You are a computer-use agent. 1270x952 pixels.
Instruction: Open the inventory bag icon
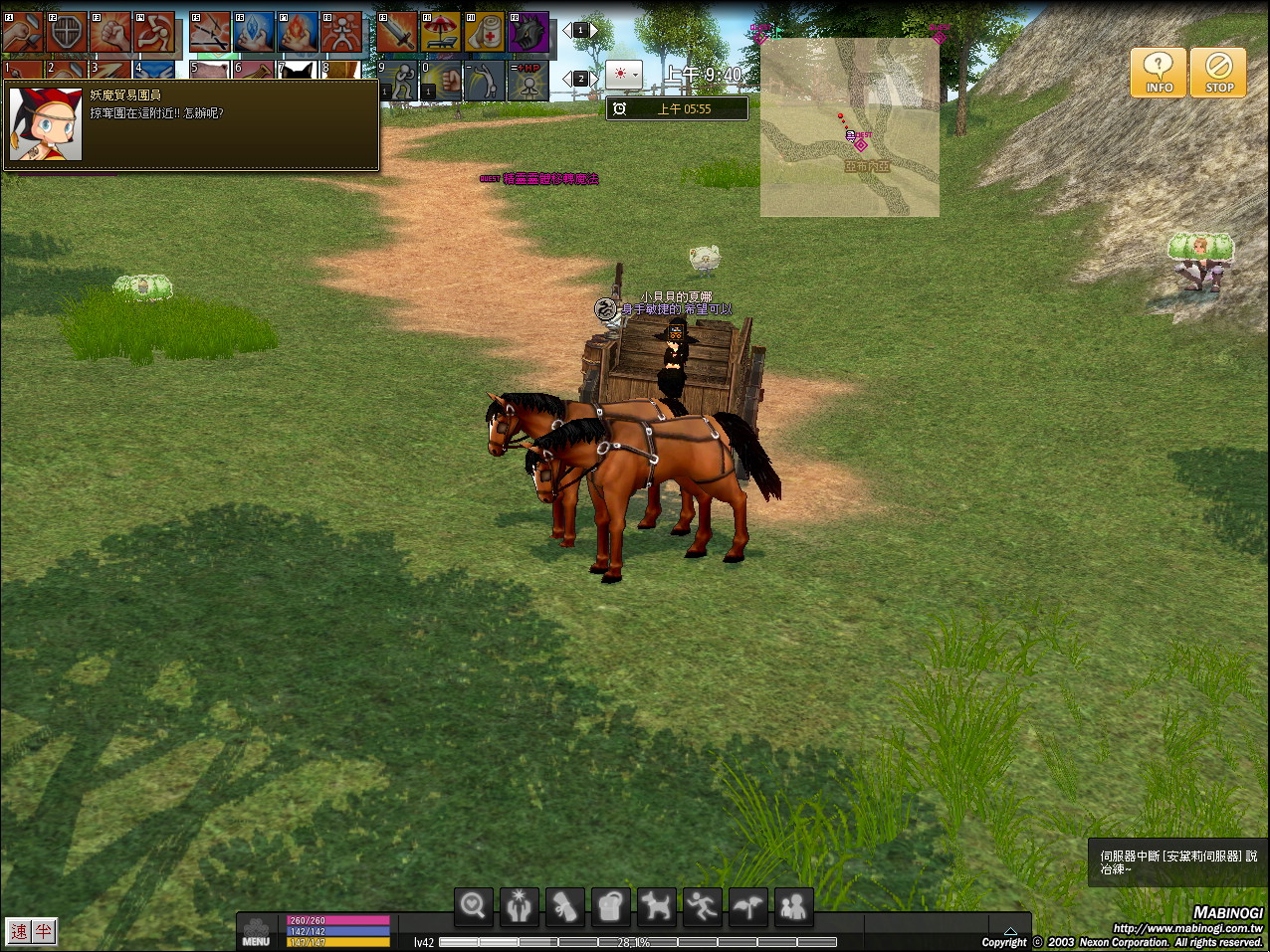(x=610, y=906)
